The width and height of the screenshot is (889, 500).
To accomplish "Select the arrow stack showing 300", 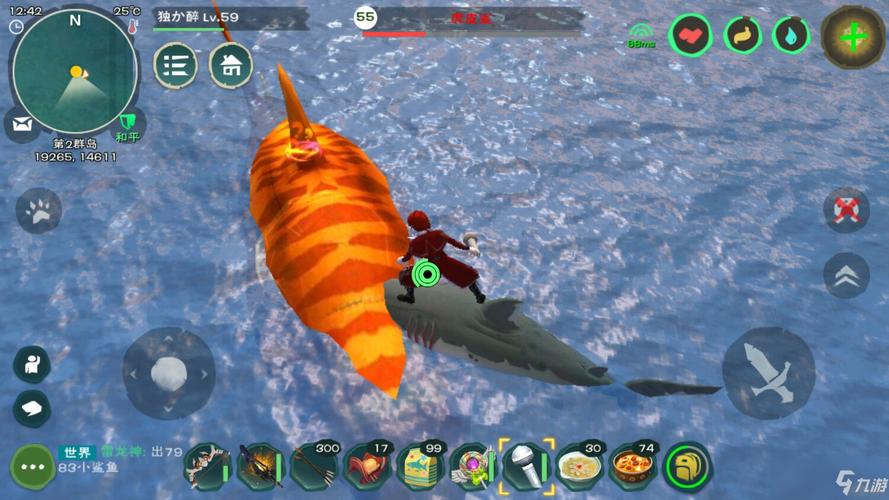I will [314, 467].
